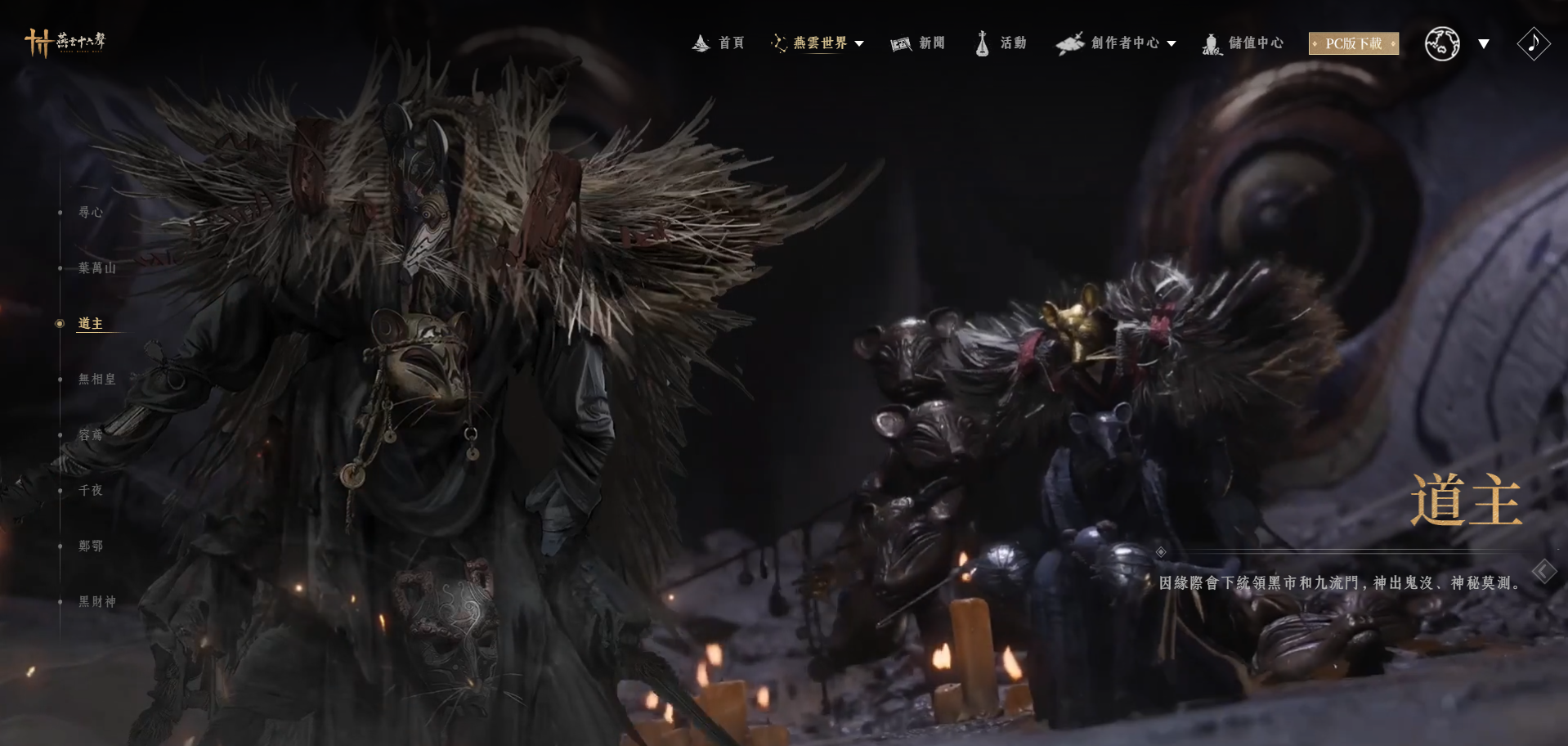Go to the 首頁 home page
Screen dimensions: 1568x746
[x=719, y=43]
